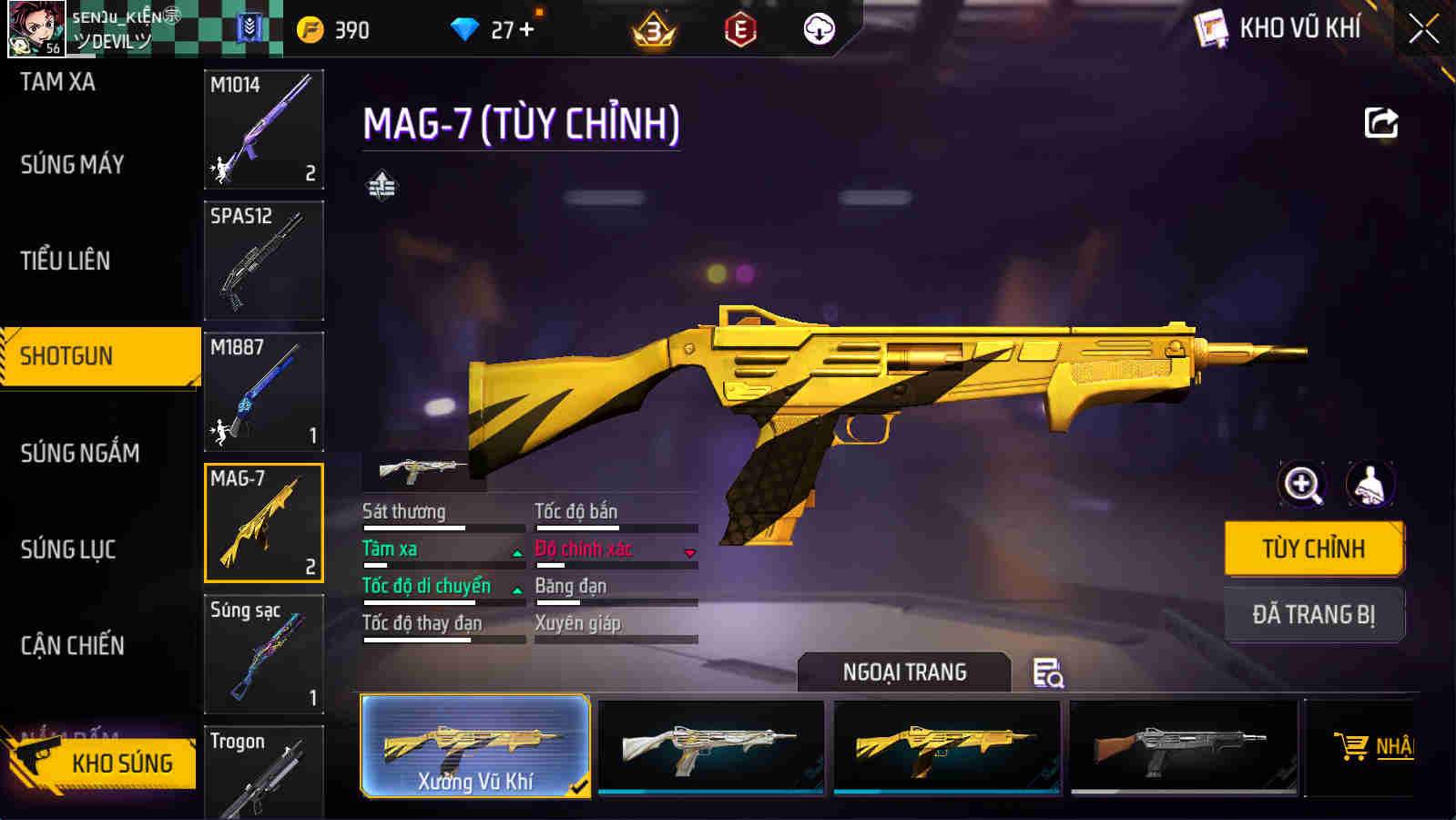1456x820 pixels.
Task: Open the diamond currency icon showing 27+
Action: coord(467,27)
